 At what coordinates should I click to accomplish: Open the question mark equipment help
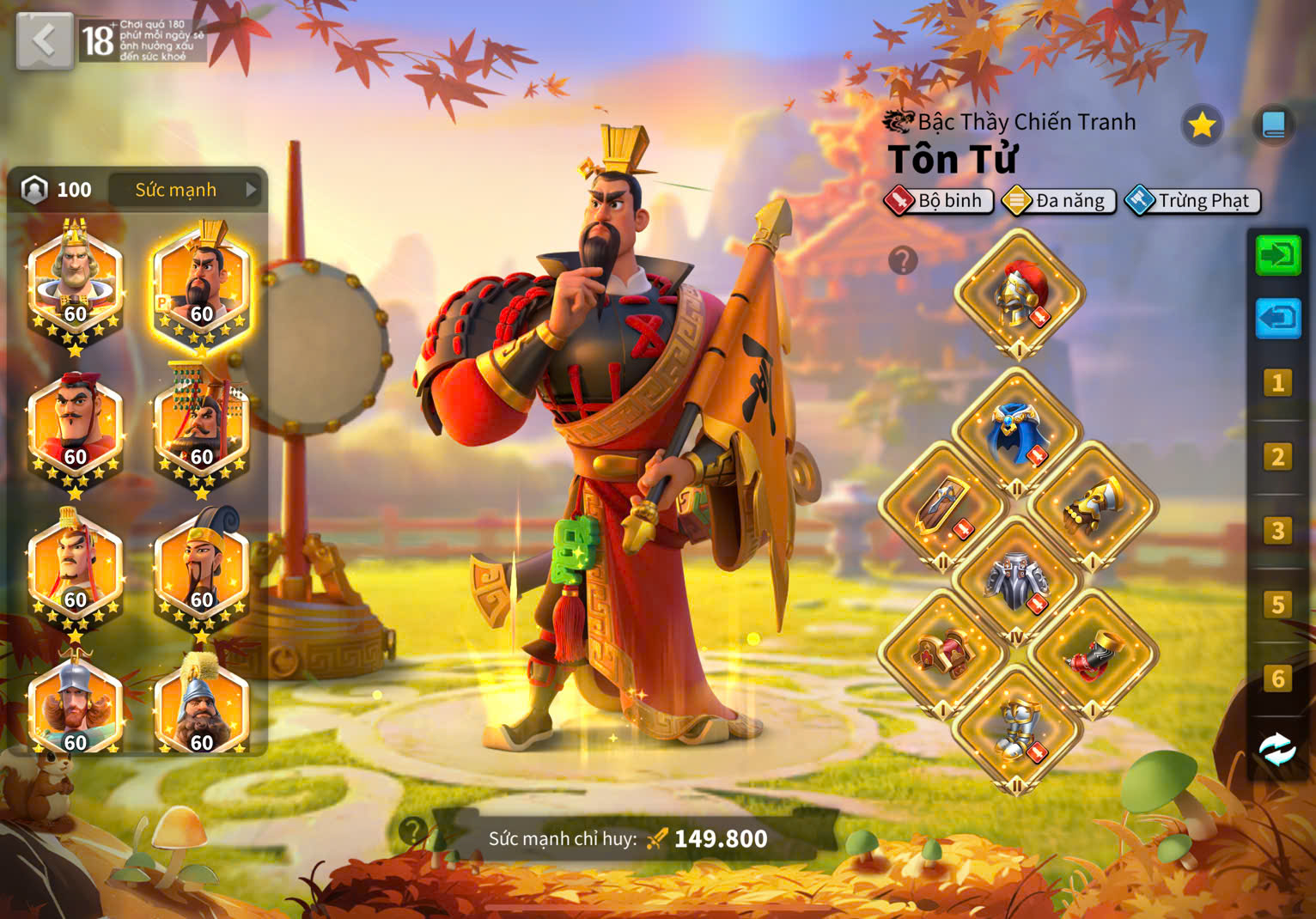[903, 260]
